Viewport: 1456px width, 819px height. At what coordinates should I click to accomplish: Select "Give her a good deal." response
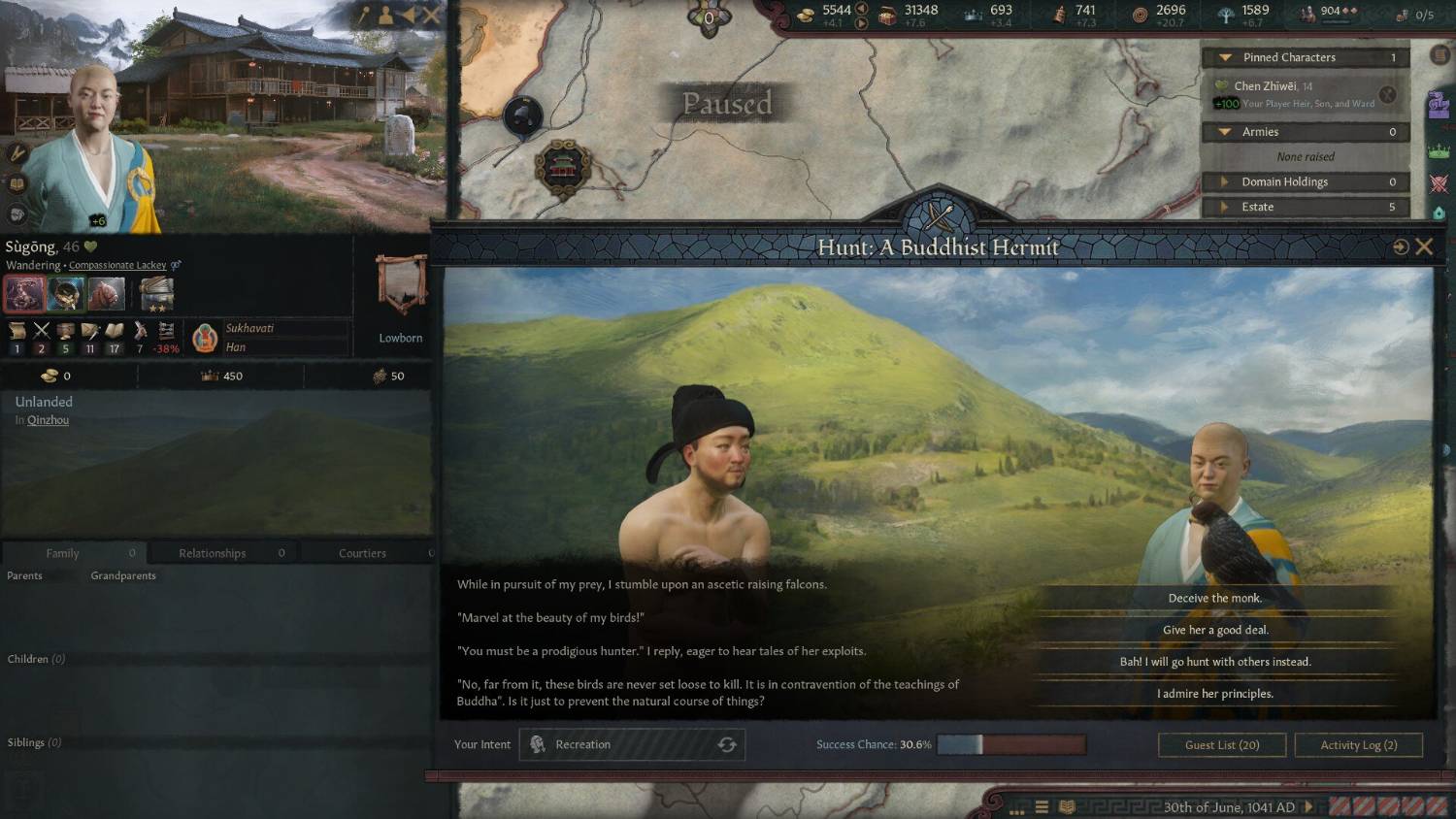coord(1214,631)
